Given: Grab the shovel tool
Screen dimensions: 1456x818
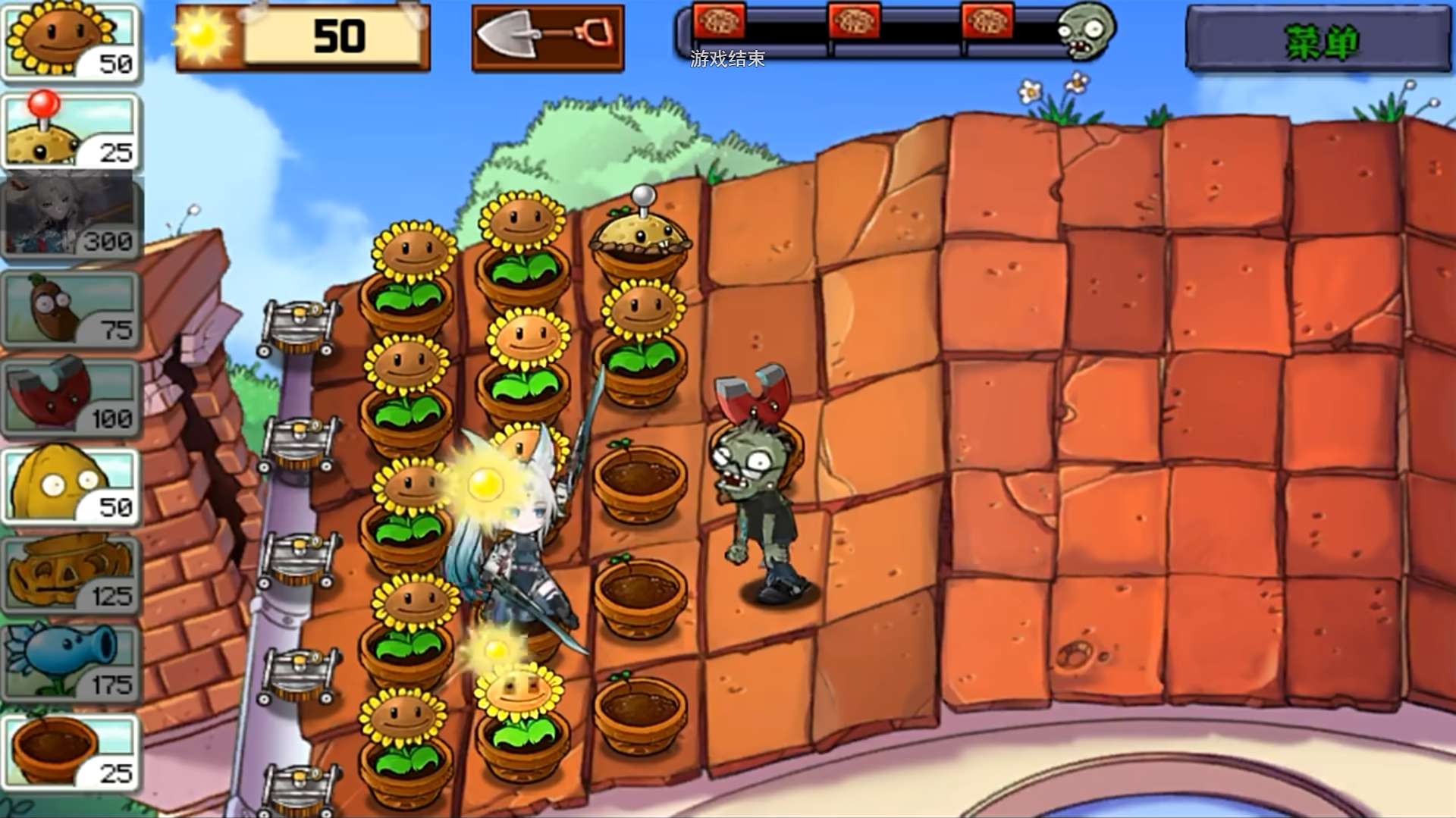Looking at the screenshot, I should [x=548, y=37].
